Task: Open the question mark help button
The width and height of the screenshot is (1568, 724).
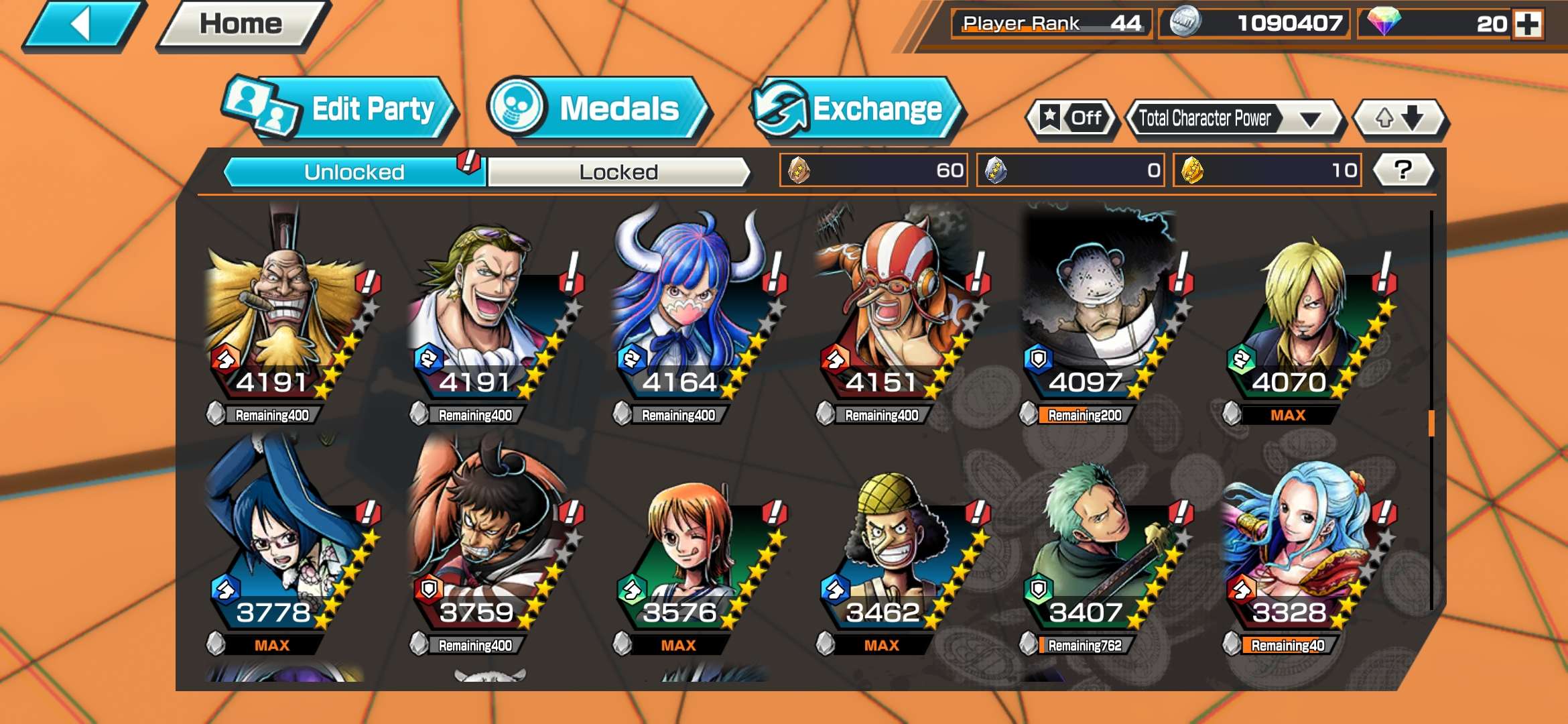Action: pos(1400,170)
